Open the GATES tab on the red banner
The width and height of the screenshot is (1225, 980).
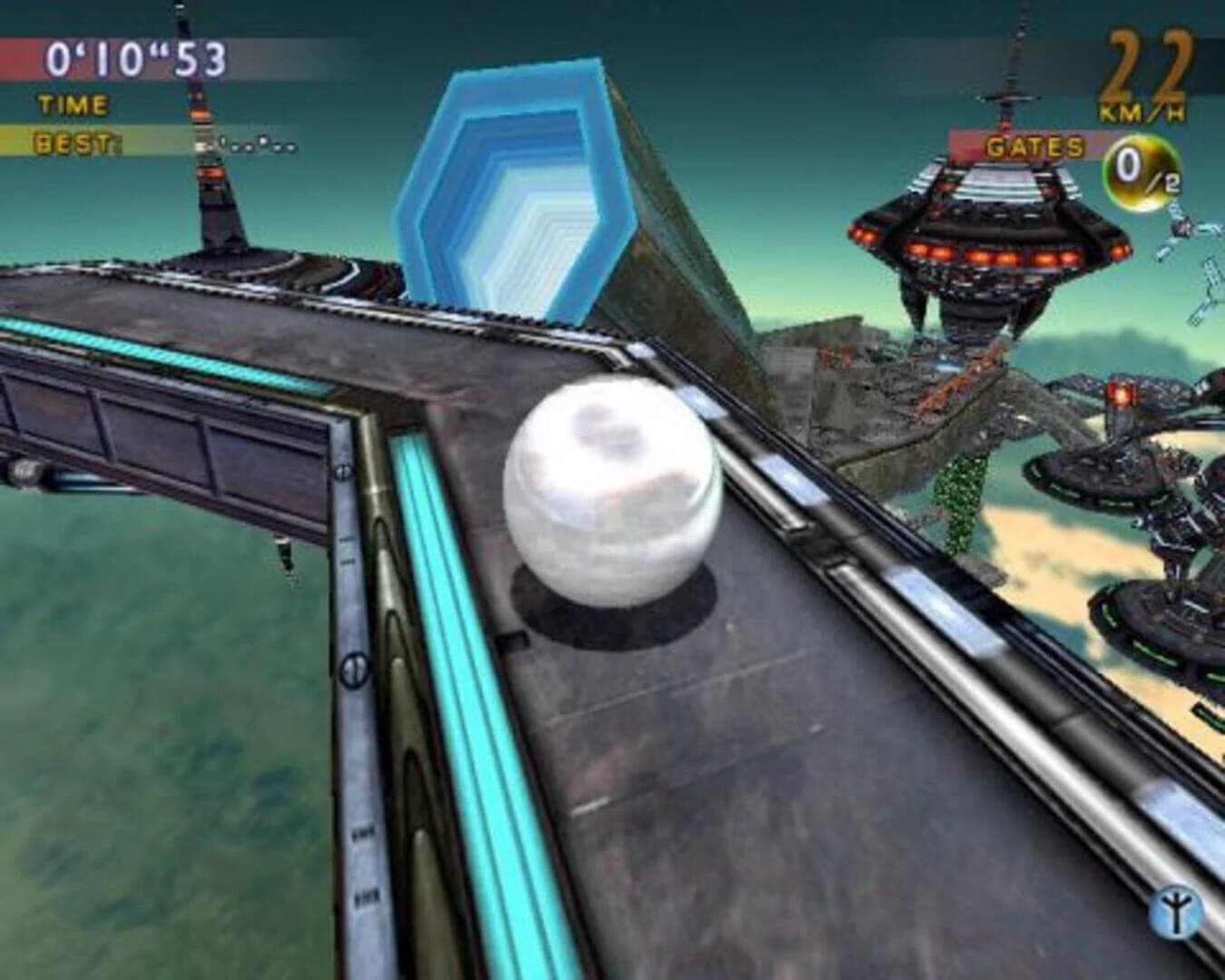tap(1034, 145)
